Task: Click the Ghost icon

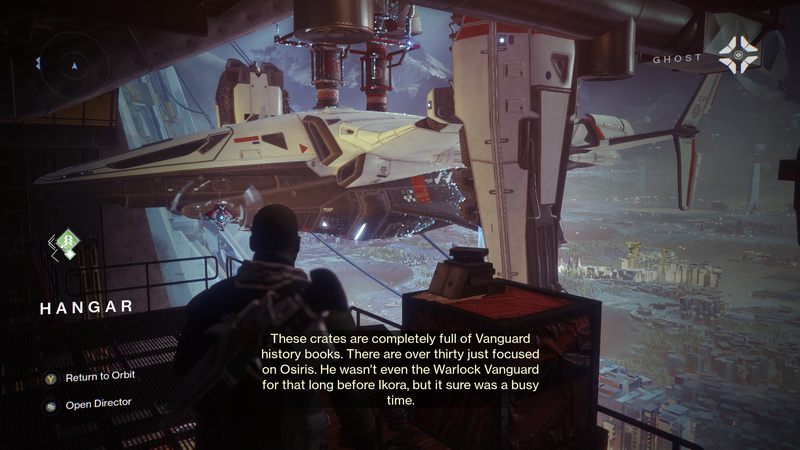Action: pyautogui.click(x=740, y=55)
